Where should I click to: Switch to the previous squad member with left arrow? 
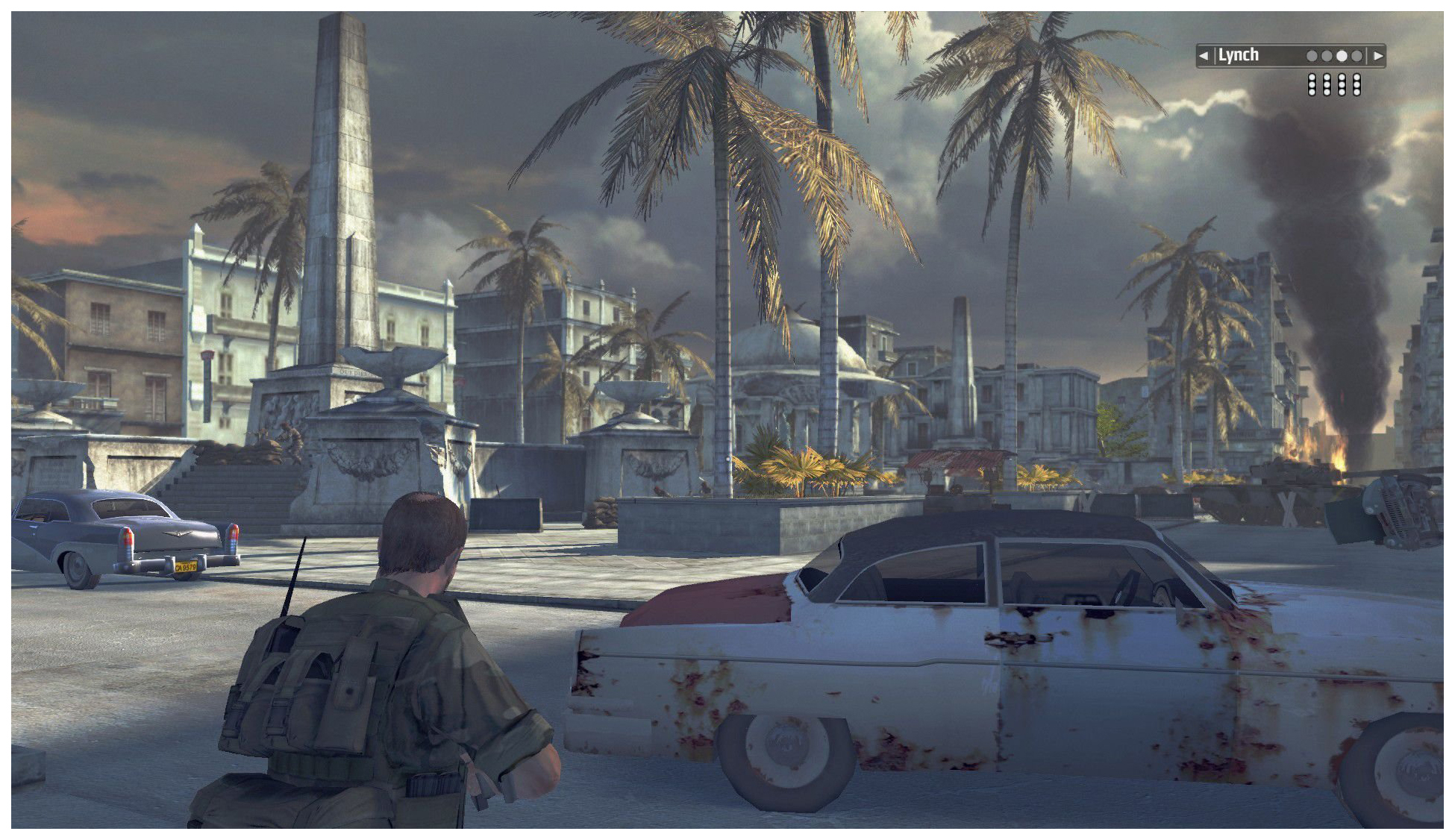coord(1203,56)
